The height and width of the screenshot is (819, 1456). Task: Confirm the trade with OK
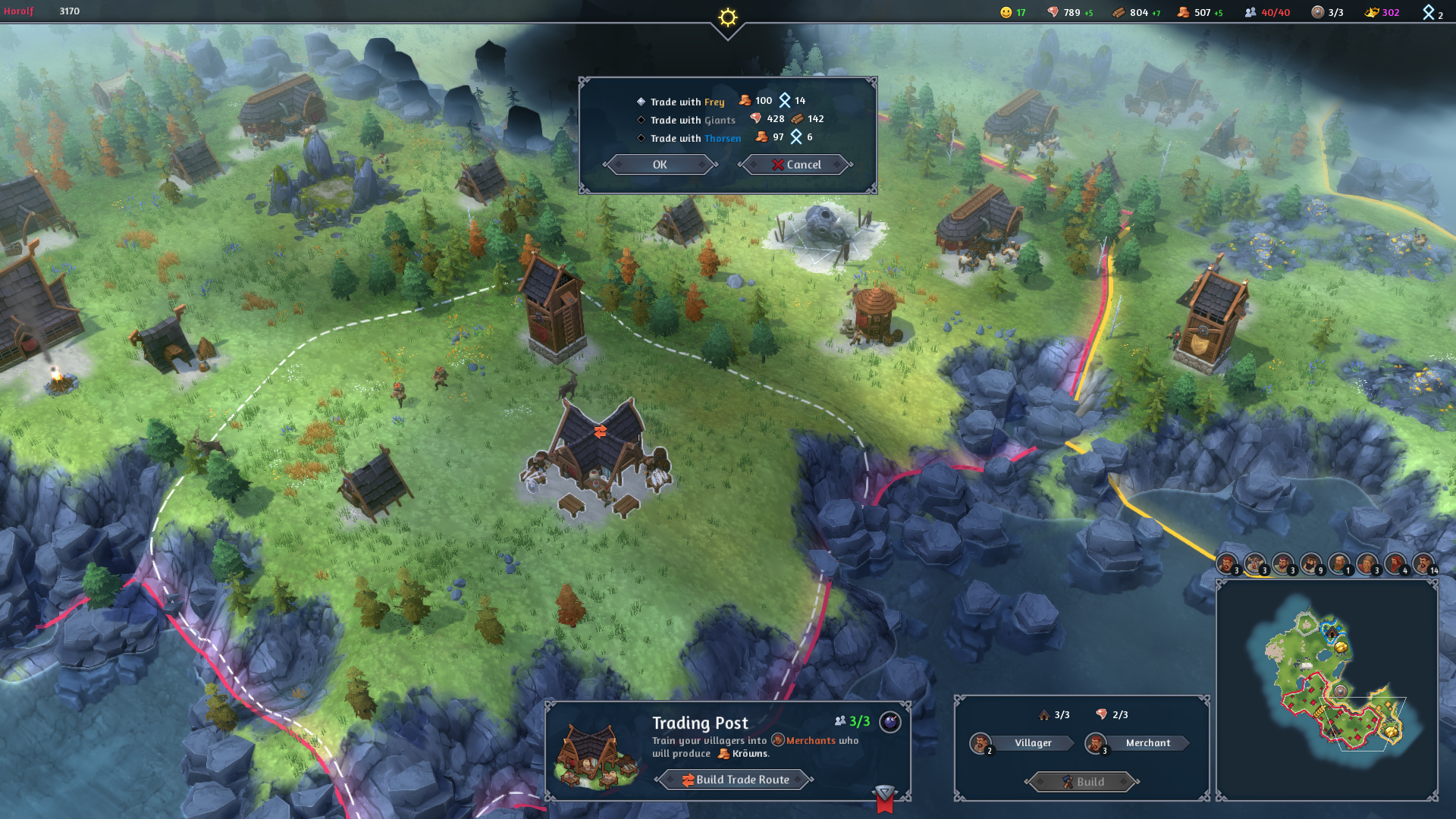click(660, 165)
